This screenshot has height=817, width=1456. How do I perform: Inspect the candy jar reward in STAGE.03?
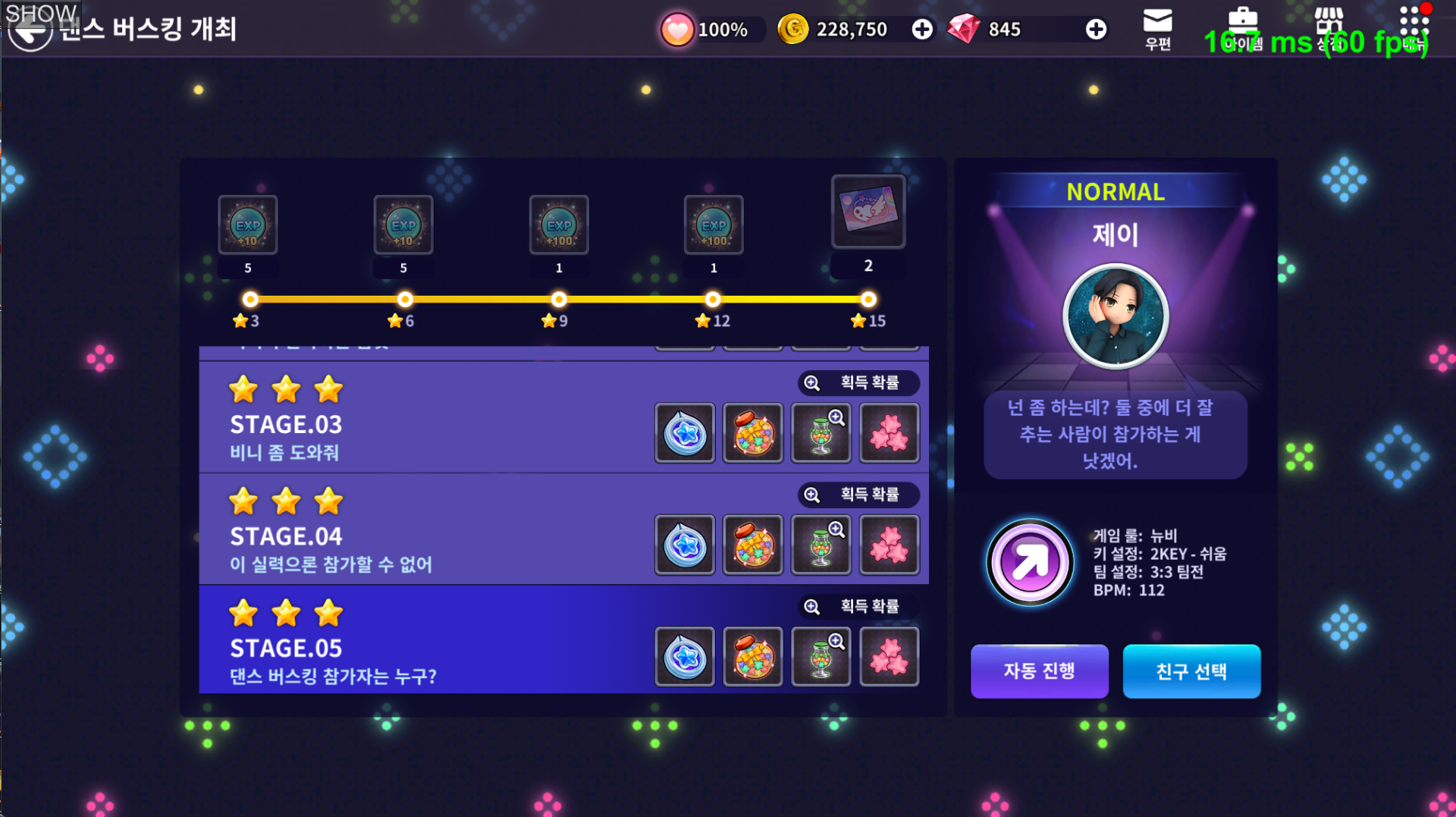coord(753,433)
